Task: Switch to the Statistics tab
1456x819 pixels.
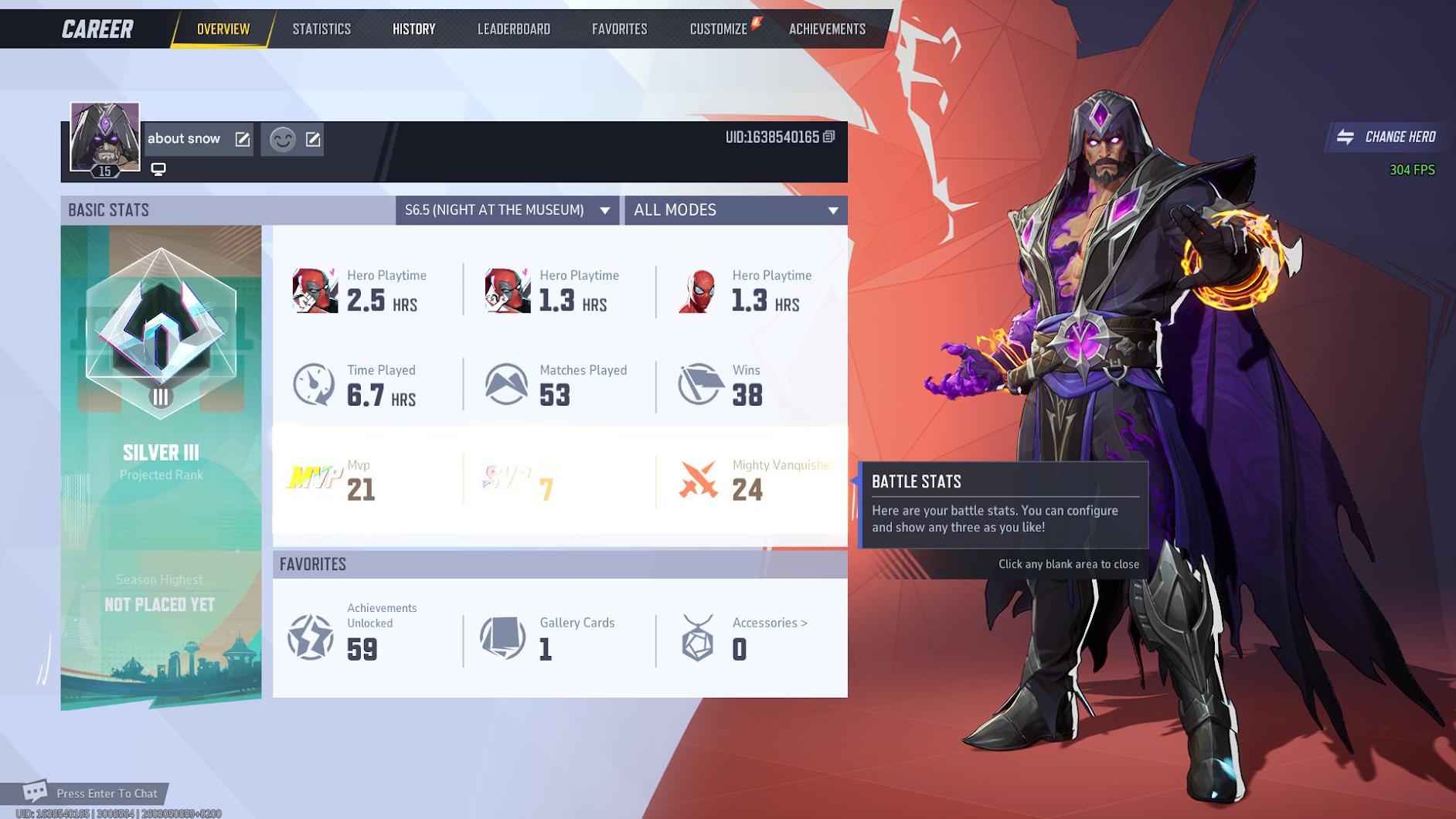Action: click(x=321, y=29)
